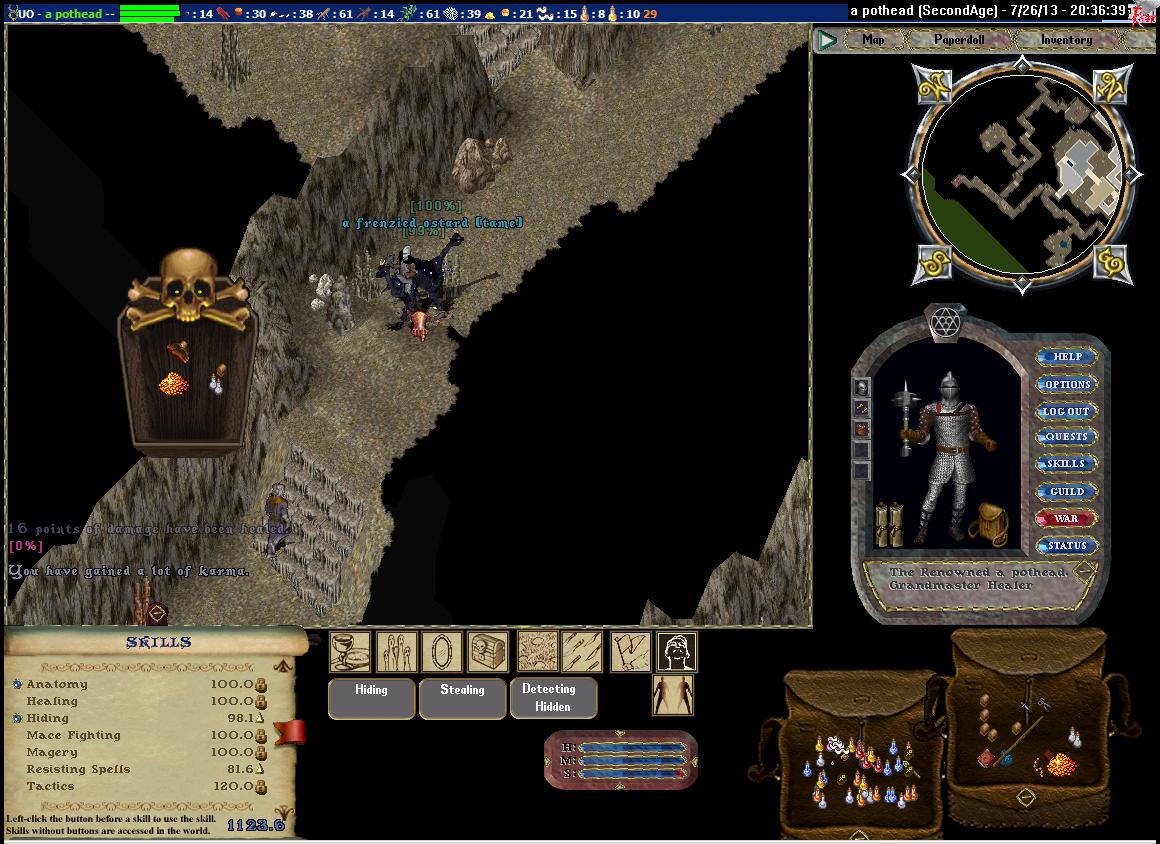This screenshot has height=844, width=1160.
Task: Trigger the Detecting Hidden skill button
Action: click(553, 697)
